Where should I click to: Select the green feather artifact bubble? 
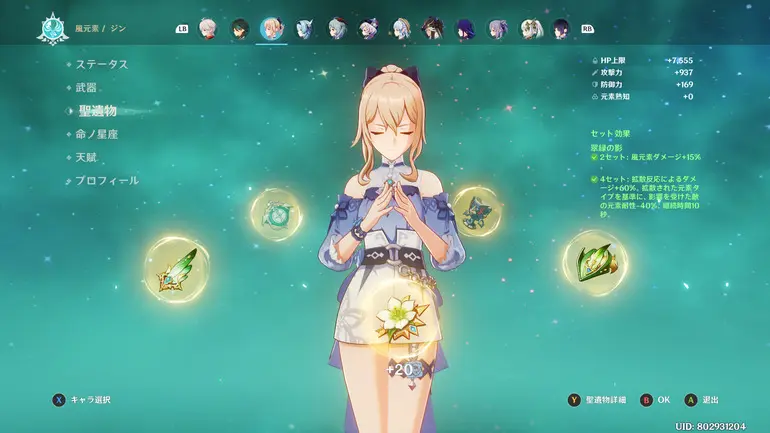click(x=176, y=267)
